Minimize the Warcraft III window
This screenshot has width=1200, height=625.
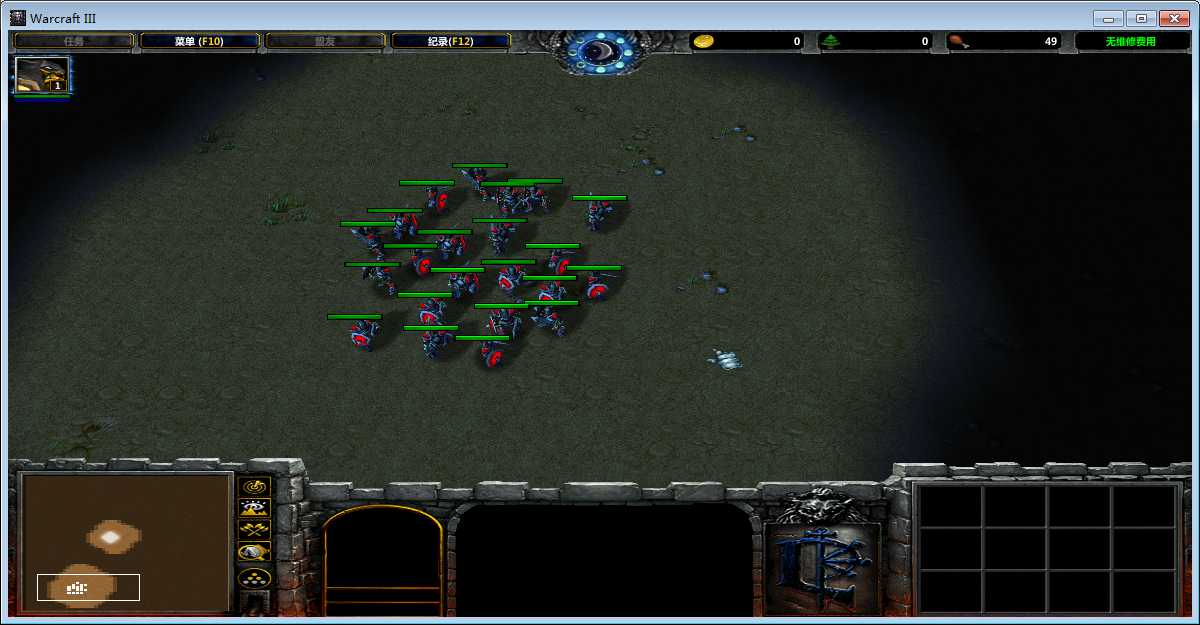click(x=1108, y=18)
